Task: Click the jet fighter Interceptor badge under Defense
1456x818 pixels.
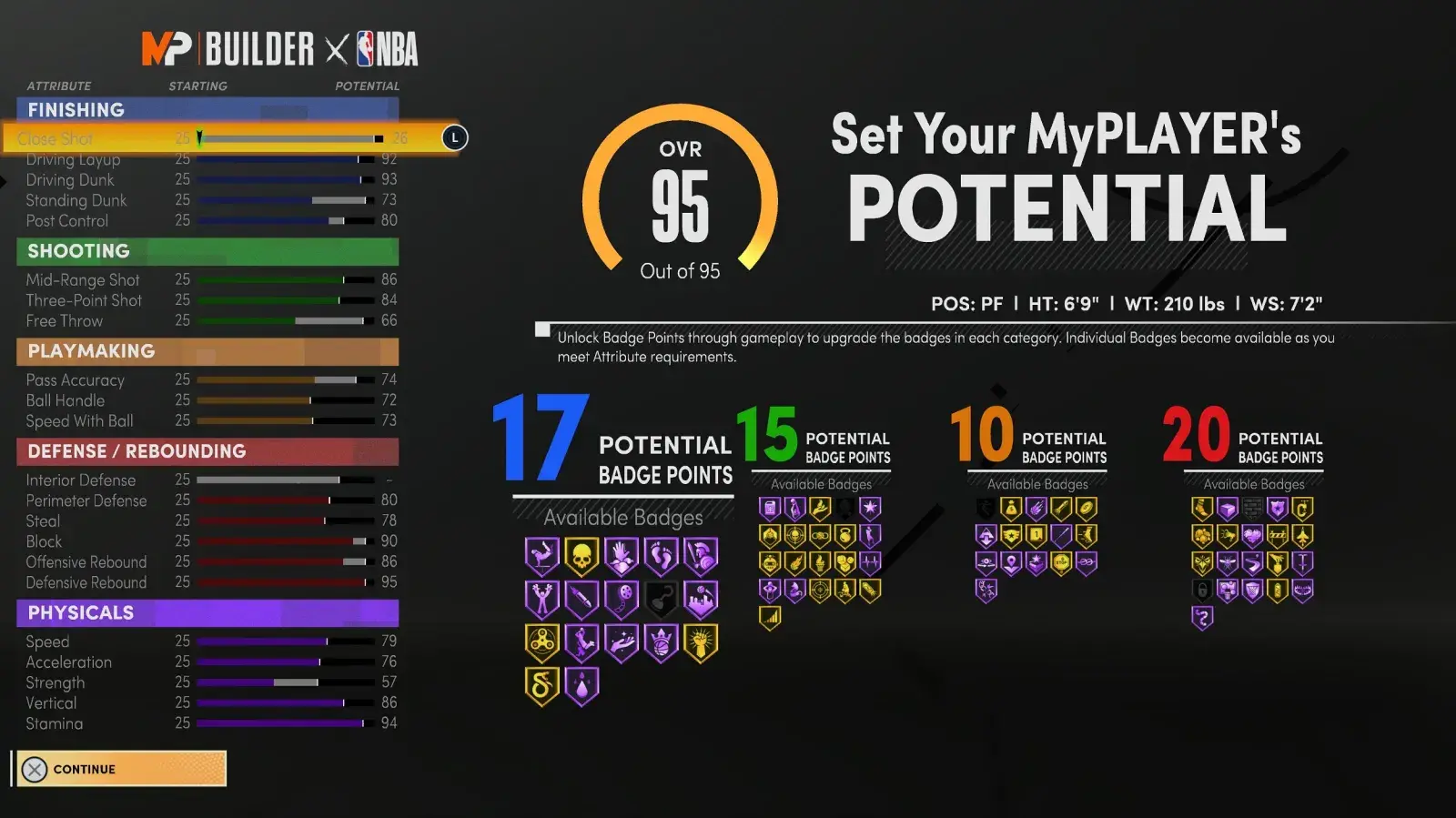Action: 1302,536
